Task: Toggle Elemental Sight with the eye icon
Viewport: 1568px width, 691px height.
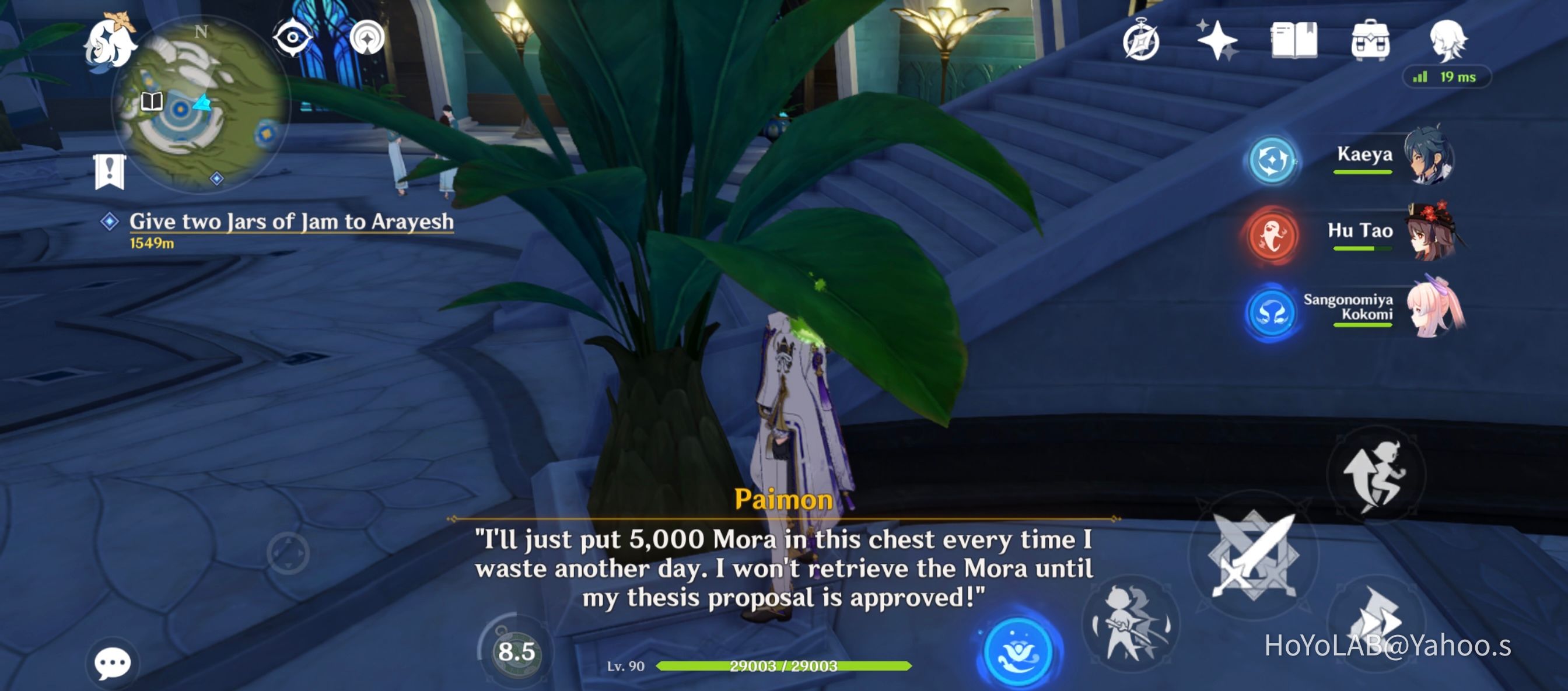Action: point(292,37)
